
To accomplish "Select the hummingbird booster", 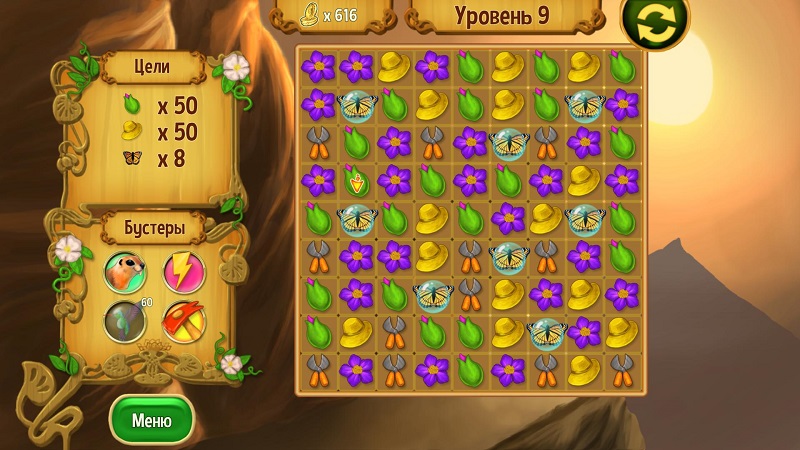I will click(x=125, y=322).
